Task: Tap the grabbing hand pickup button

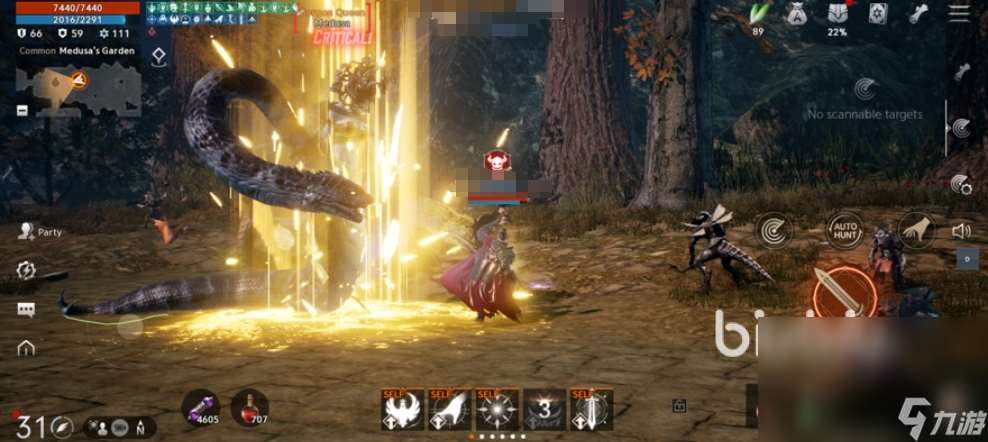Action: point(915,231)
